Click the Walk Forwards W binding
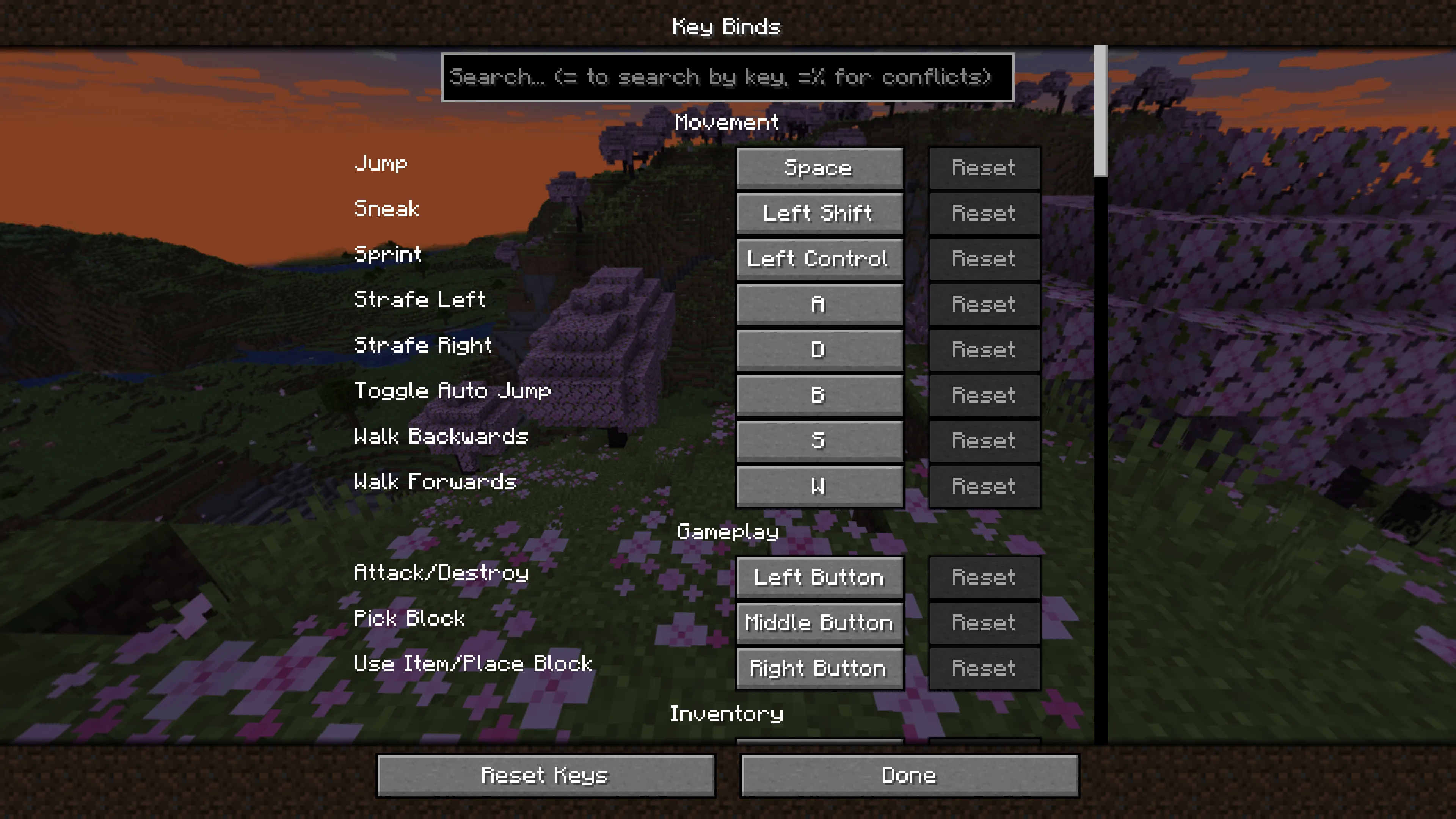1456x819 pixels. 819,485
